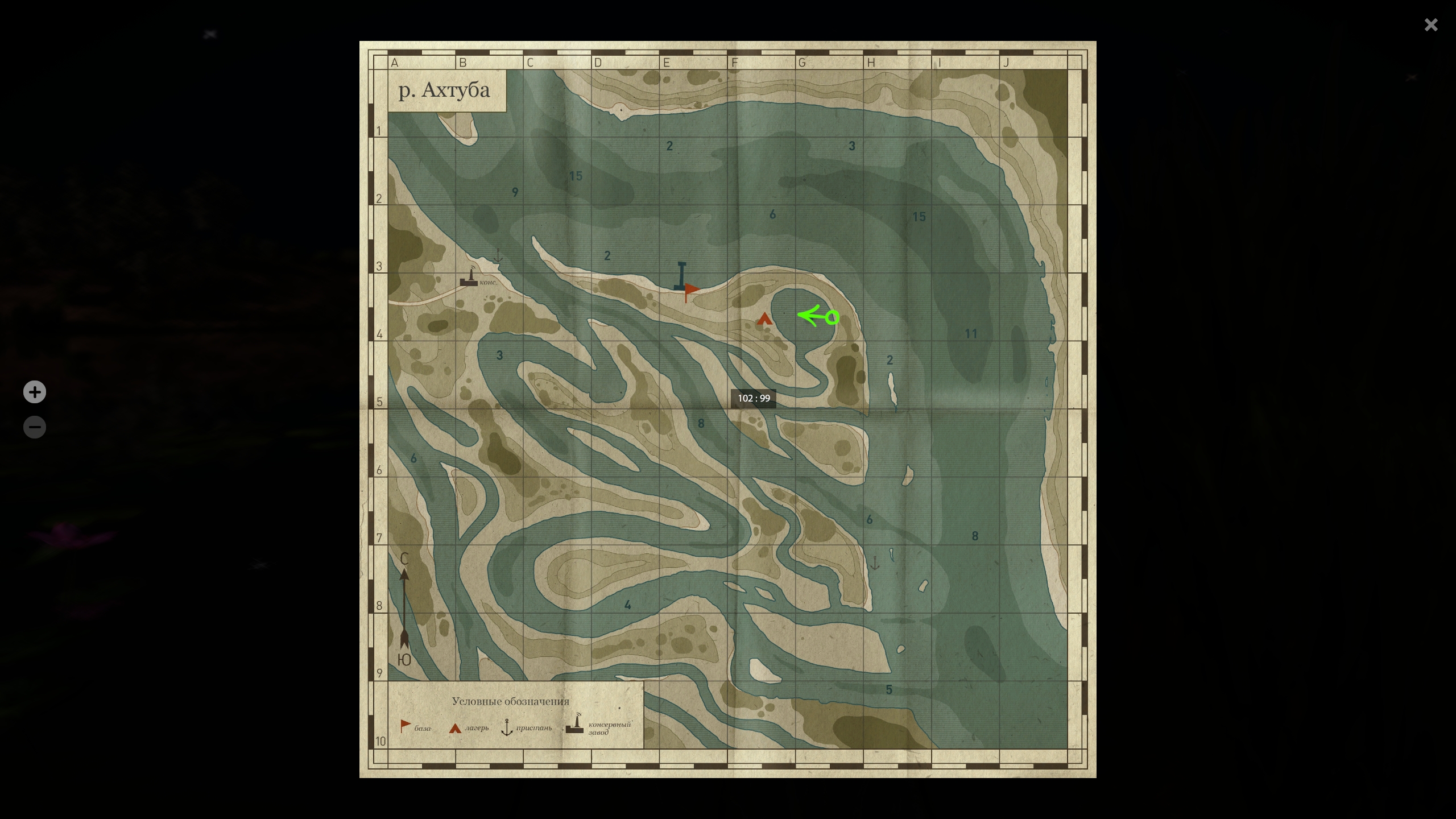This screenshot has width=1456, height=819.
Task: Click the red лагерь tent marker near the base
Action: tap(764, 320)
